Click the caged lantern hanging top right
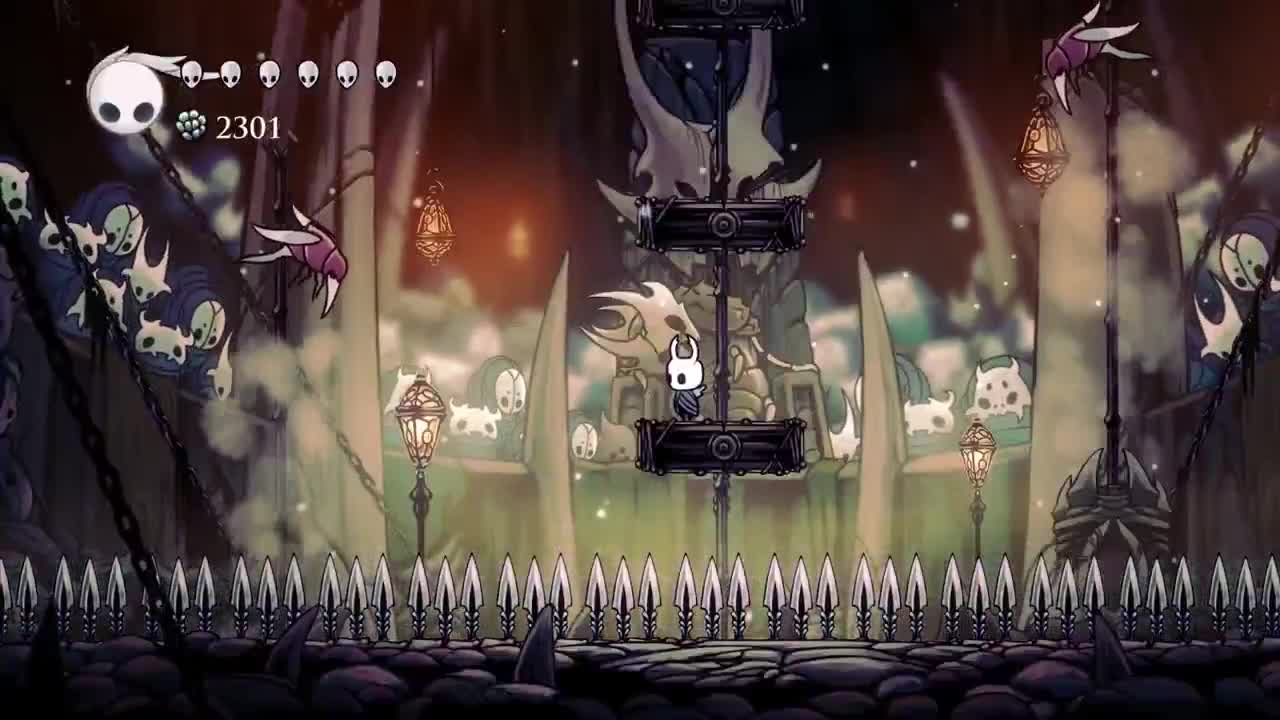 click(1042, 140)
